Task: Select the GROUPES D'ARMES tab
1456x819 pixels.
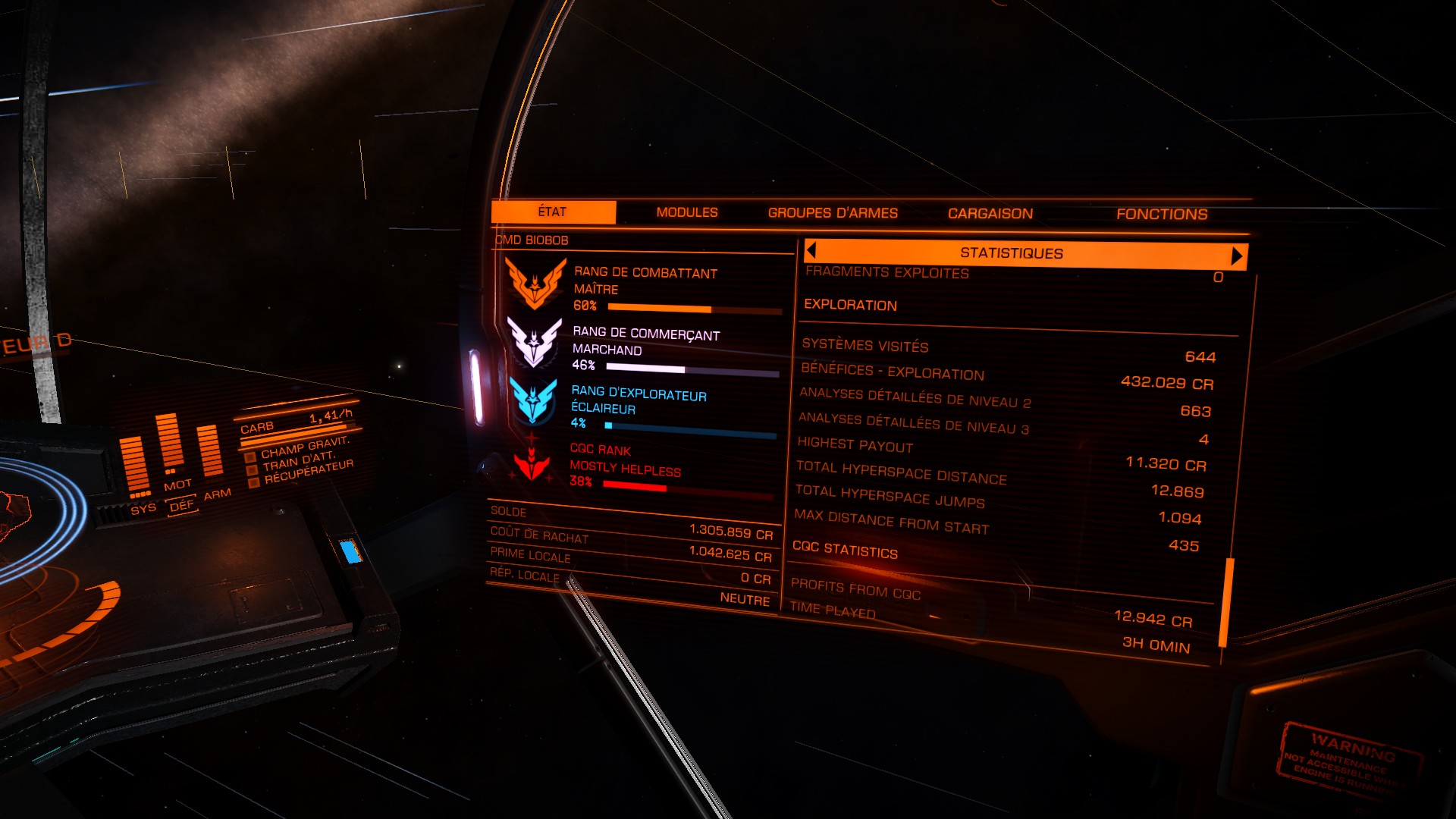Action: 833,213
